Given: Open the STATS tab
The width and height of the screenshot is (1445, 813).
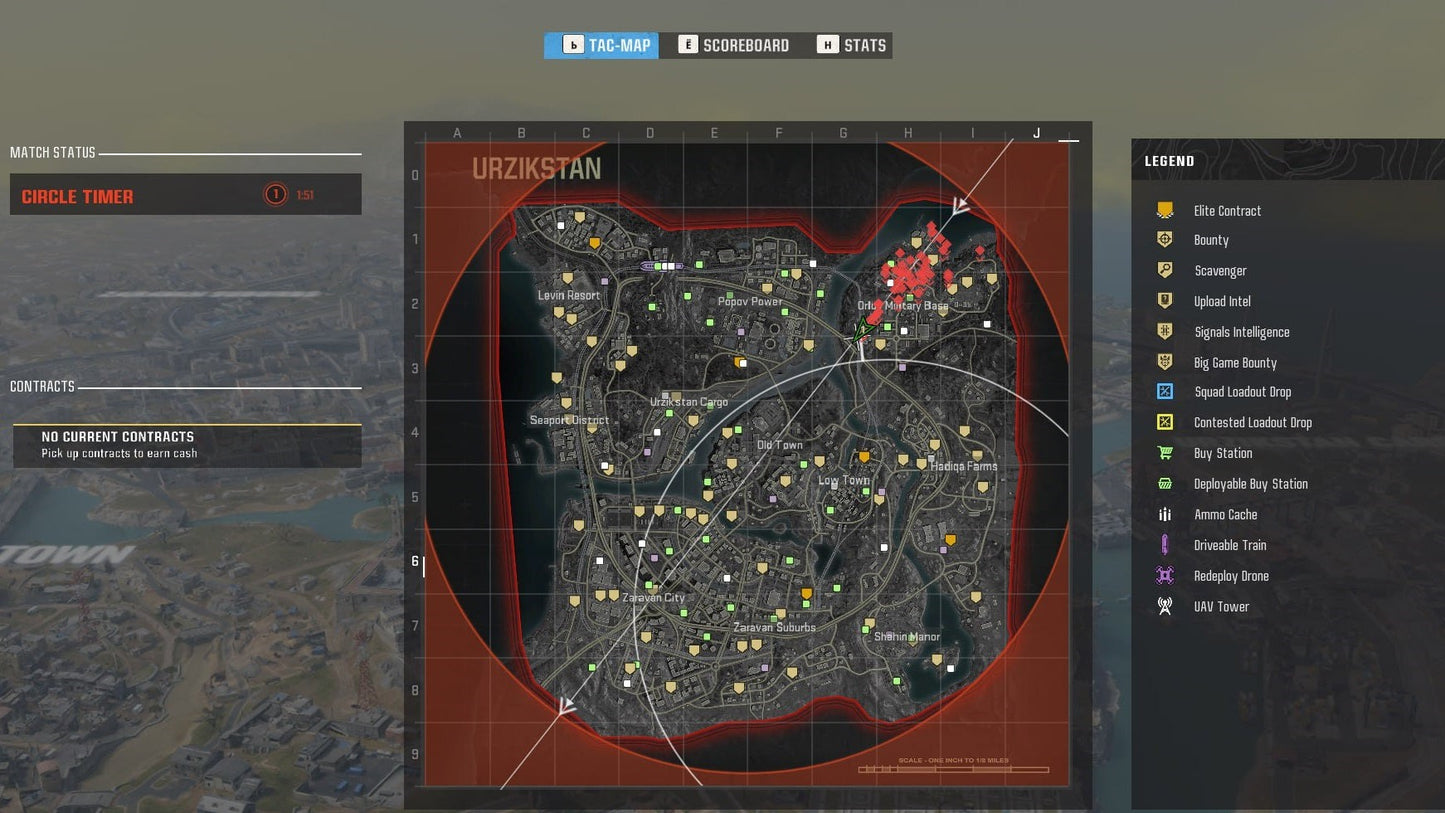Looking at the screenshot, I should coord(851,44).
